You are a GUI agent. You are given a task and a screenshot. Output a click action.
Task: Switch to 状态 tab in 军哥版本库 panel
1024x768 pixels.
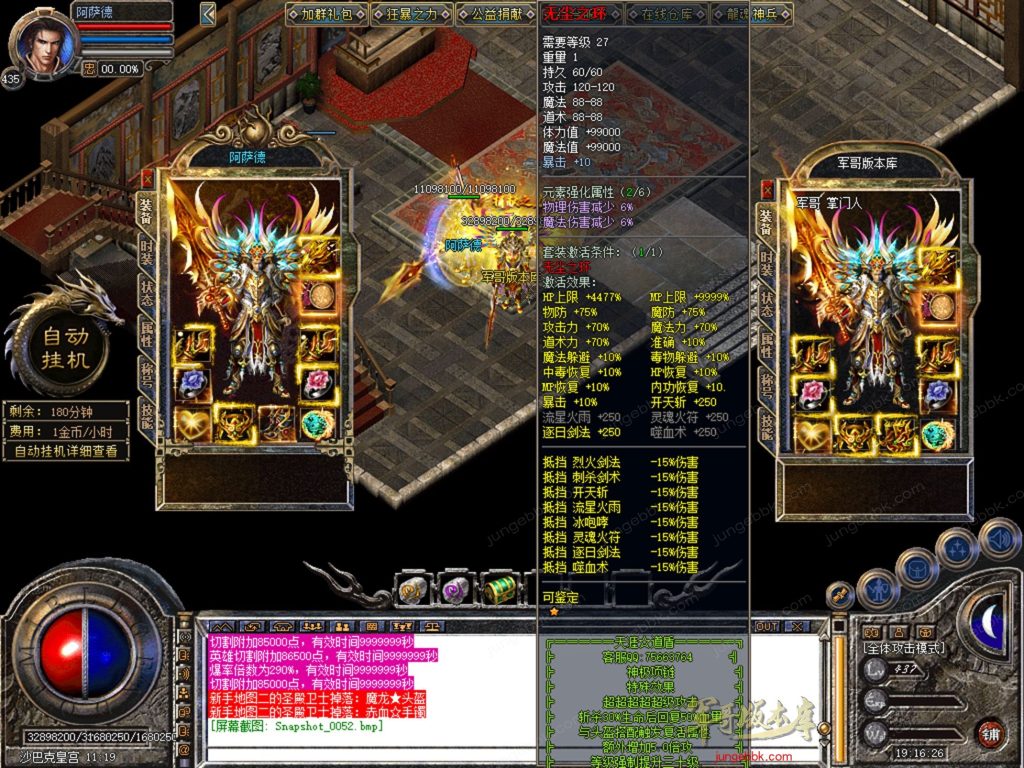click(766, 305)
